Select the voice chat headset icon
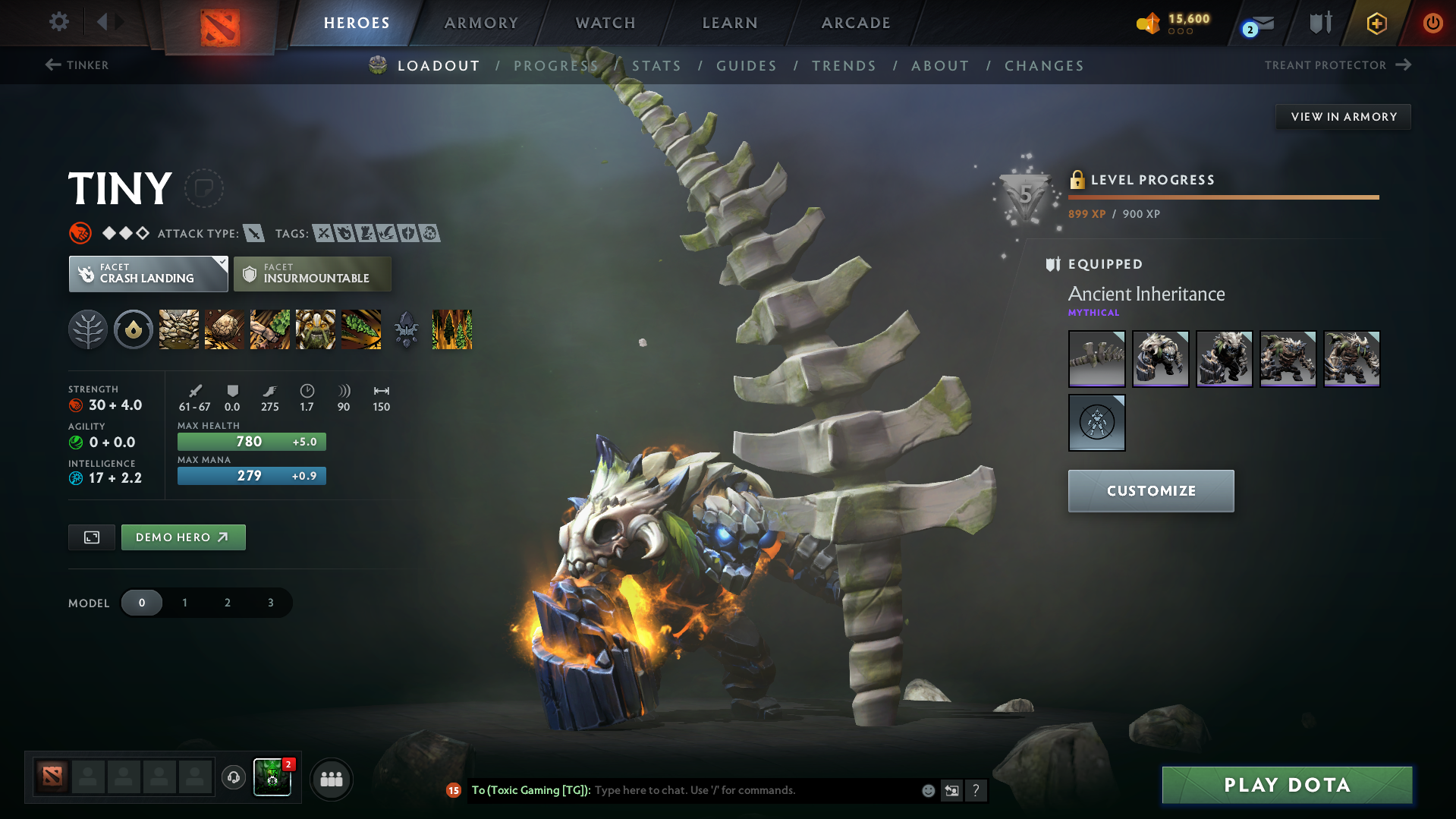 coord(233,778)
